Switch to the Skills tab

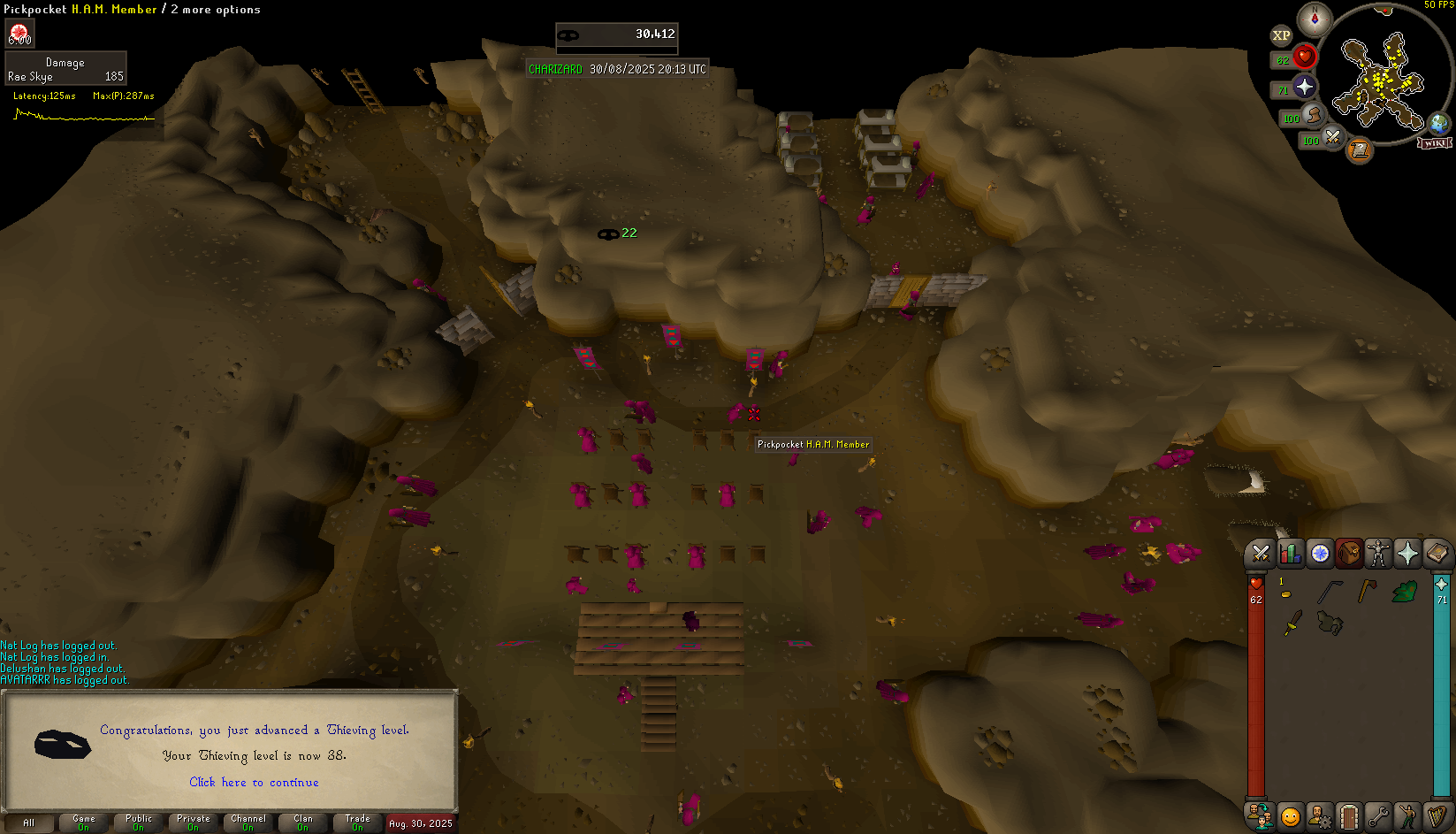pyautogui.click(x=1291, y=554)
